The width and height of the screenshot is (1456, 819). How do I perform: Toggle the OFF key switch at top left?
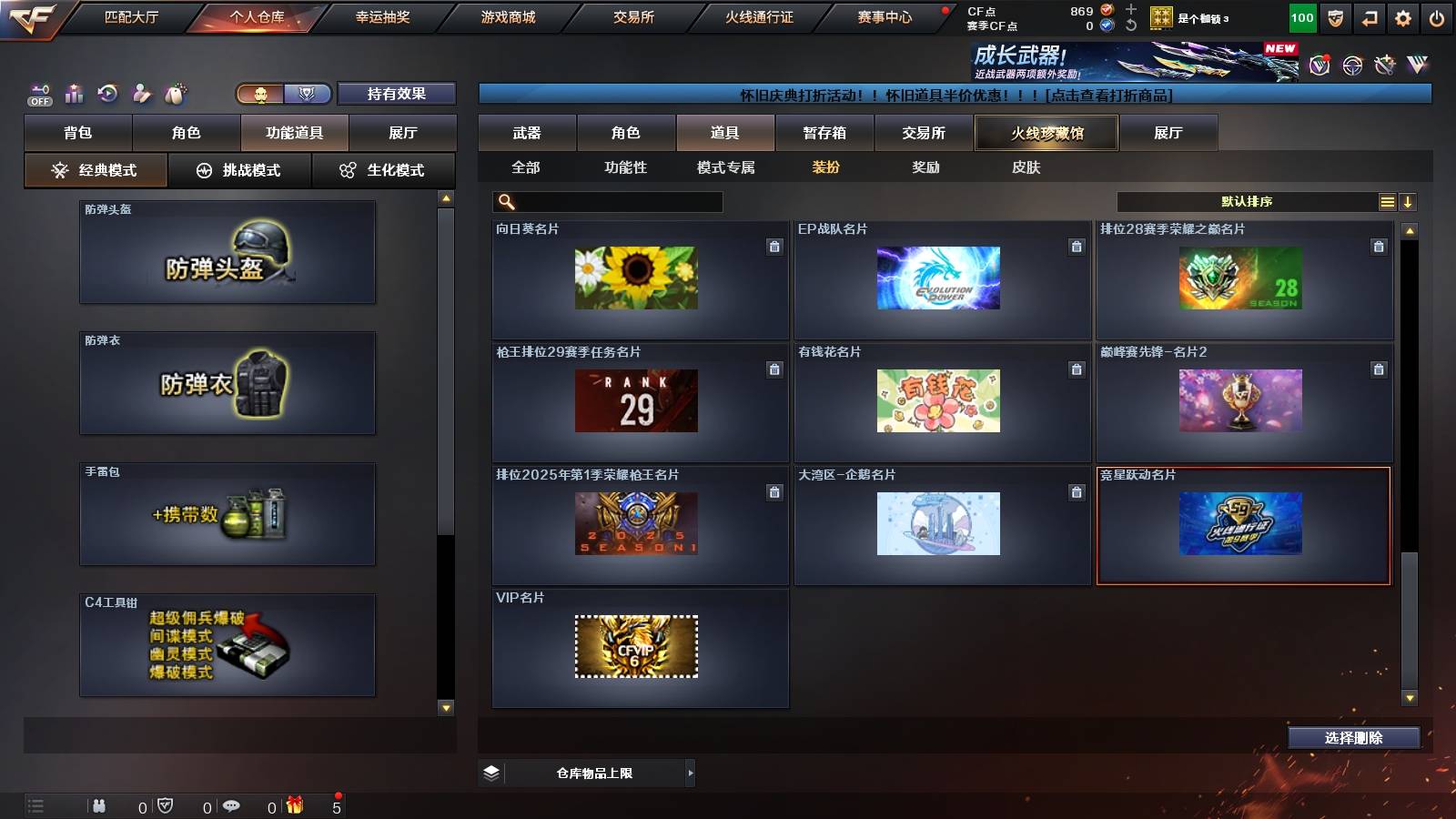pyautogui.click(x=38, y=92)
